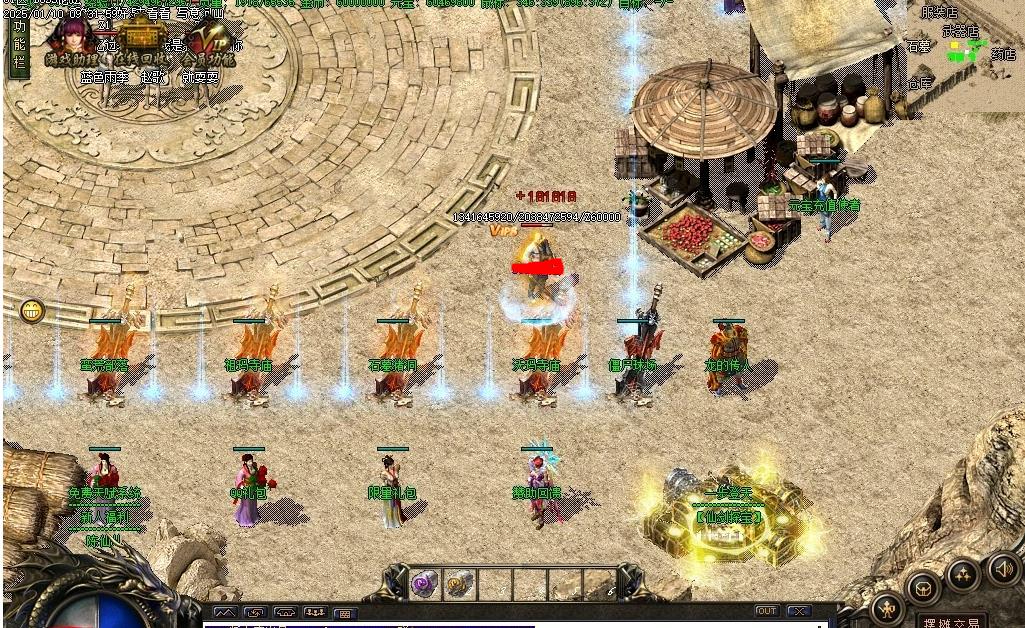
Task: Select 药店 label on the minimap
Action: (1003, 55)
